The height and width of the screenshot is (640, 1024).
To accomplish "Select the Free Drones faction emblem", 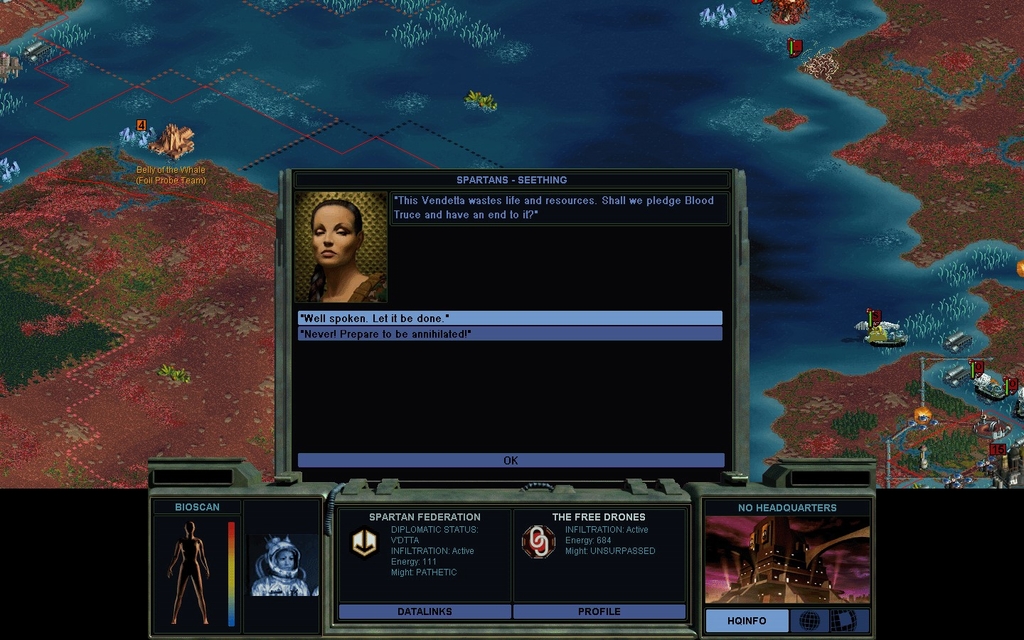I will pyautogui.click(x=538, y=542).
